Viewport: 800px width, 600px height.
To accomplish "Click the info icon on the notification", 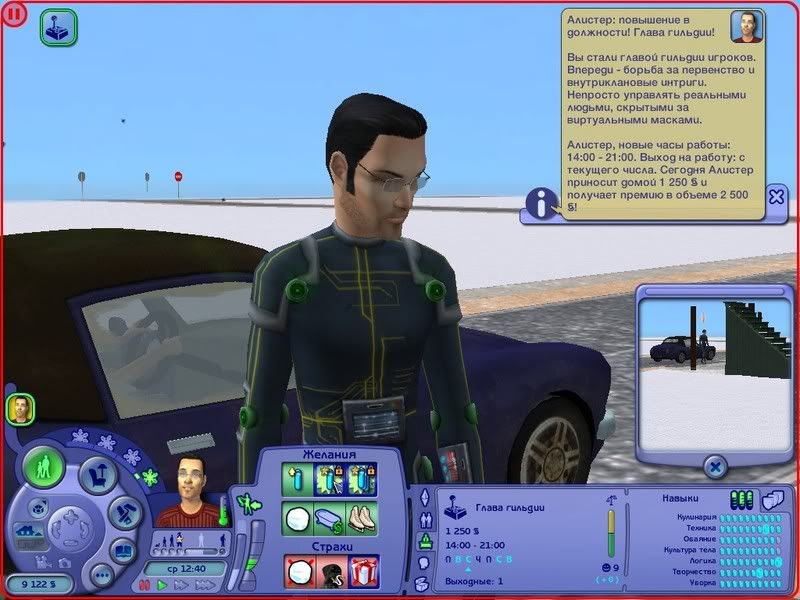I will (541, 204).
